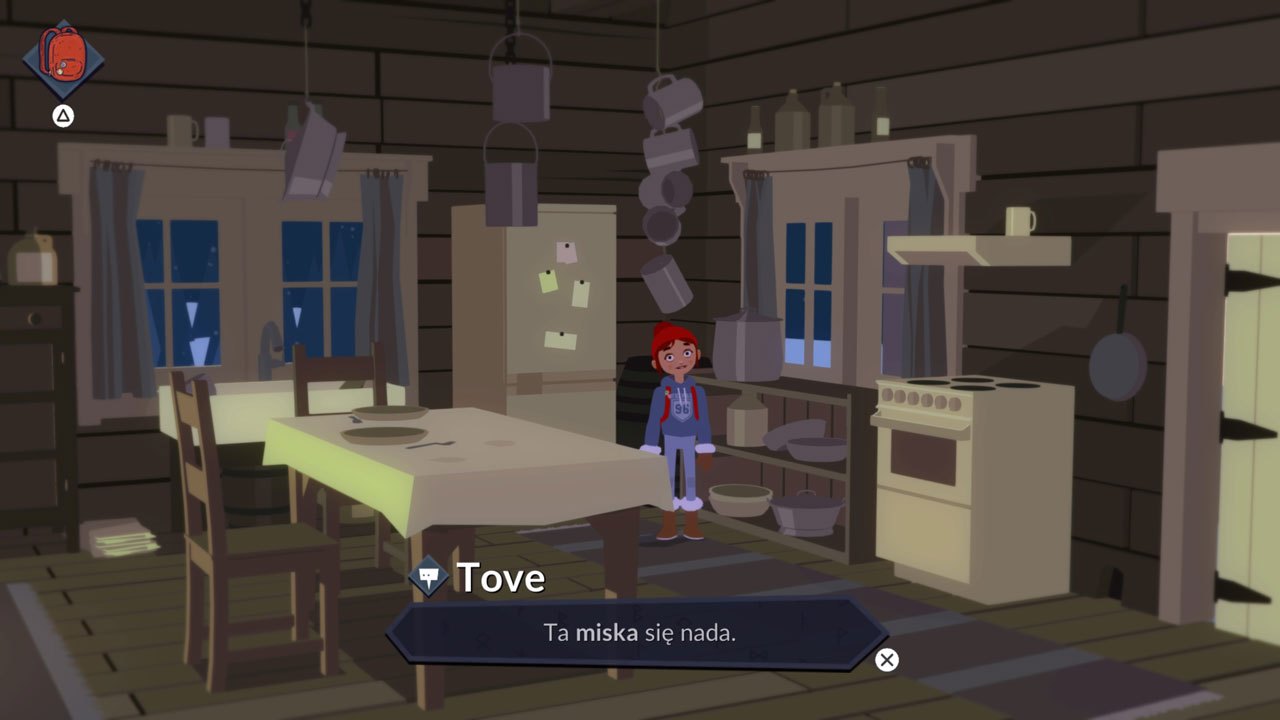The width and height of the screenshot is (1280, 720).
Task: Click Tove's name label above the dialogue
Action: coord(500,576)
